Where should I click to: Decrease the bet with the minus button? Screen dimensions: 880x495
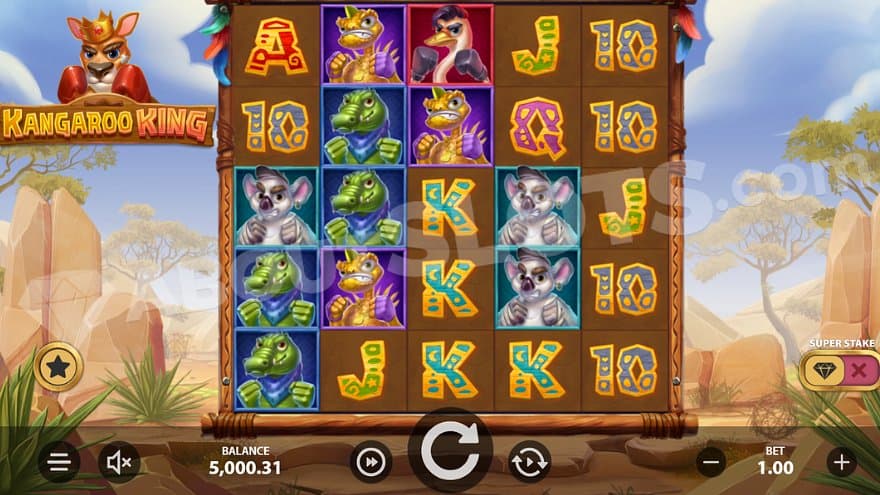pos(711,462)
